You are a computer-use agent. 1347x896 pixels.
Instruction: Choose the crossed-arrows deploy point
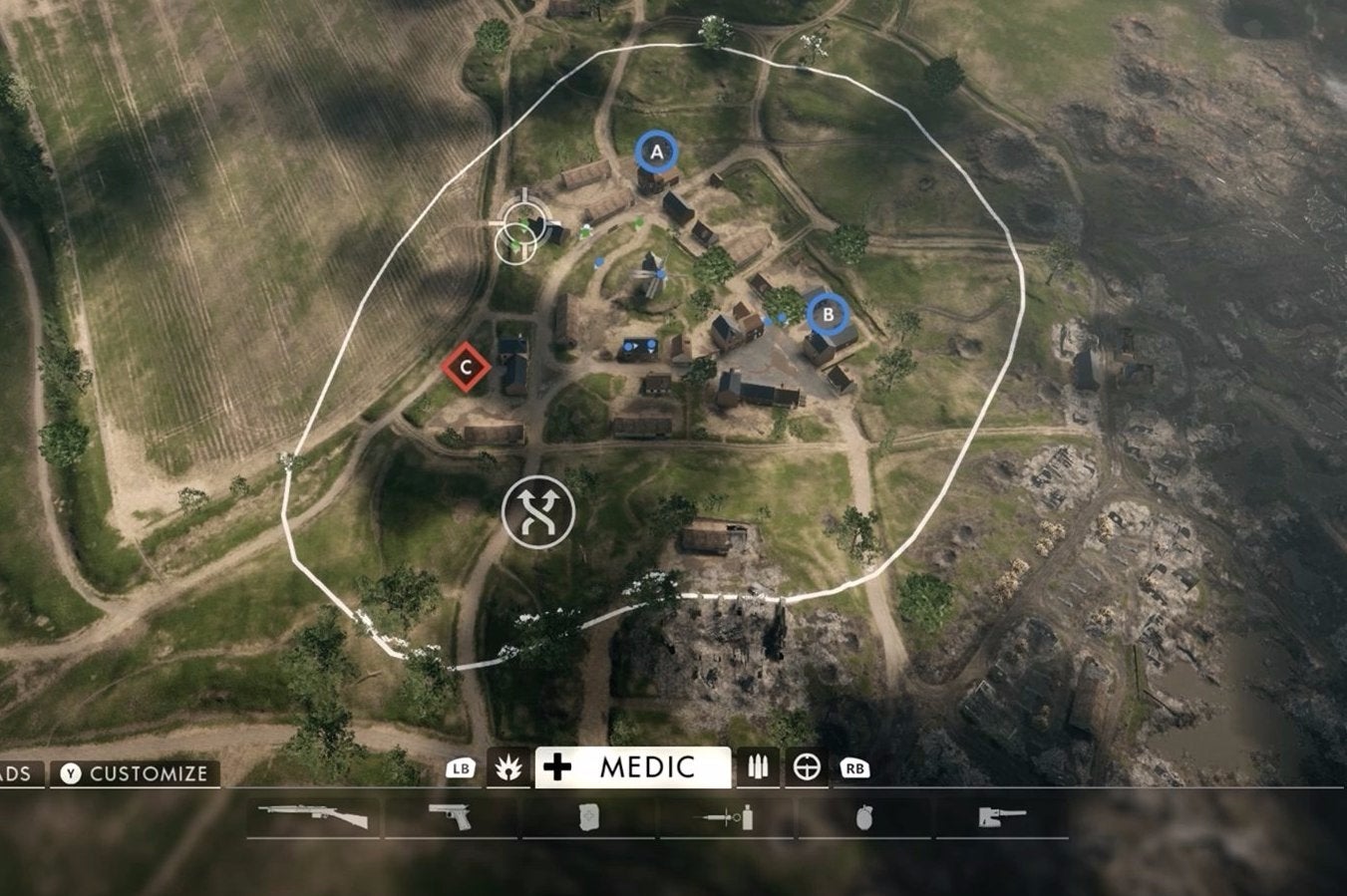tap(538, 510)
